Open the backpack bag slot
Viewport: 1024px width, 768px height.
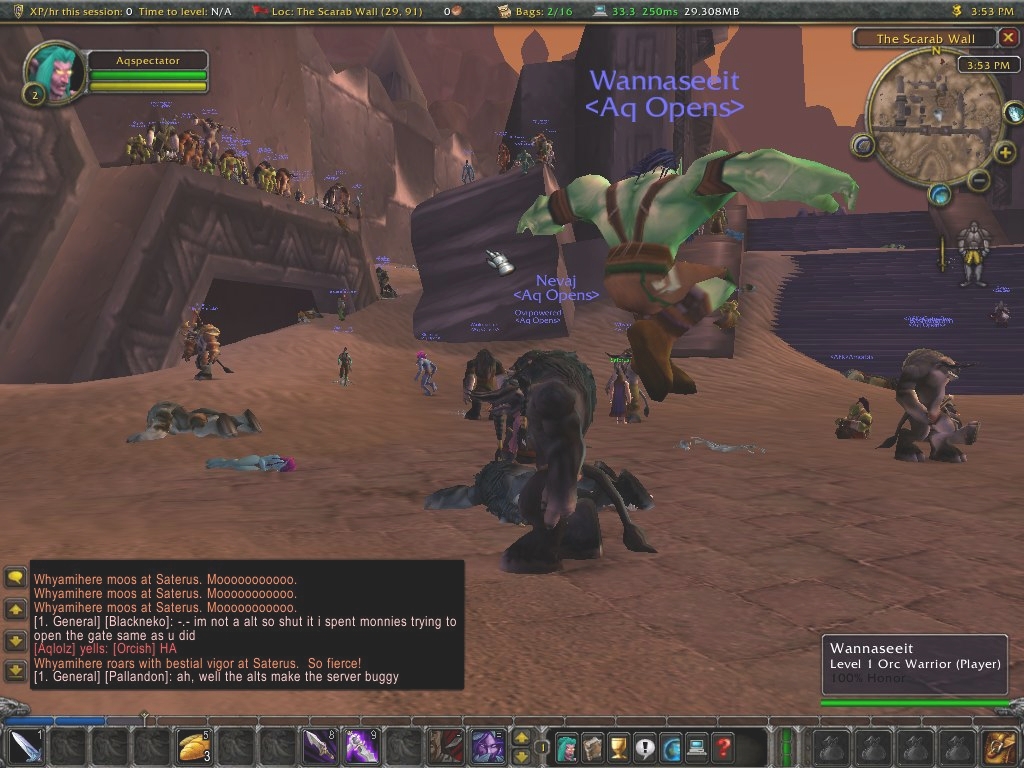1000,747
